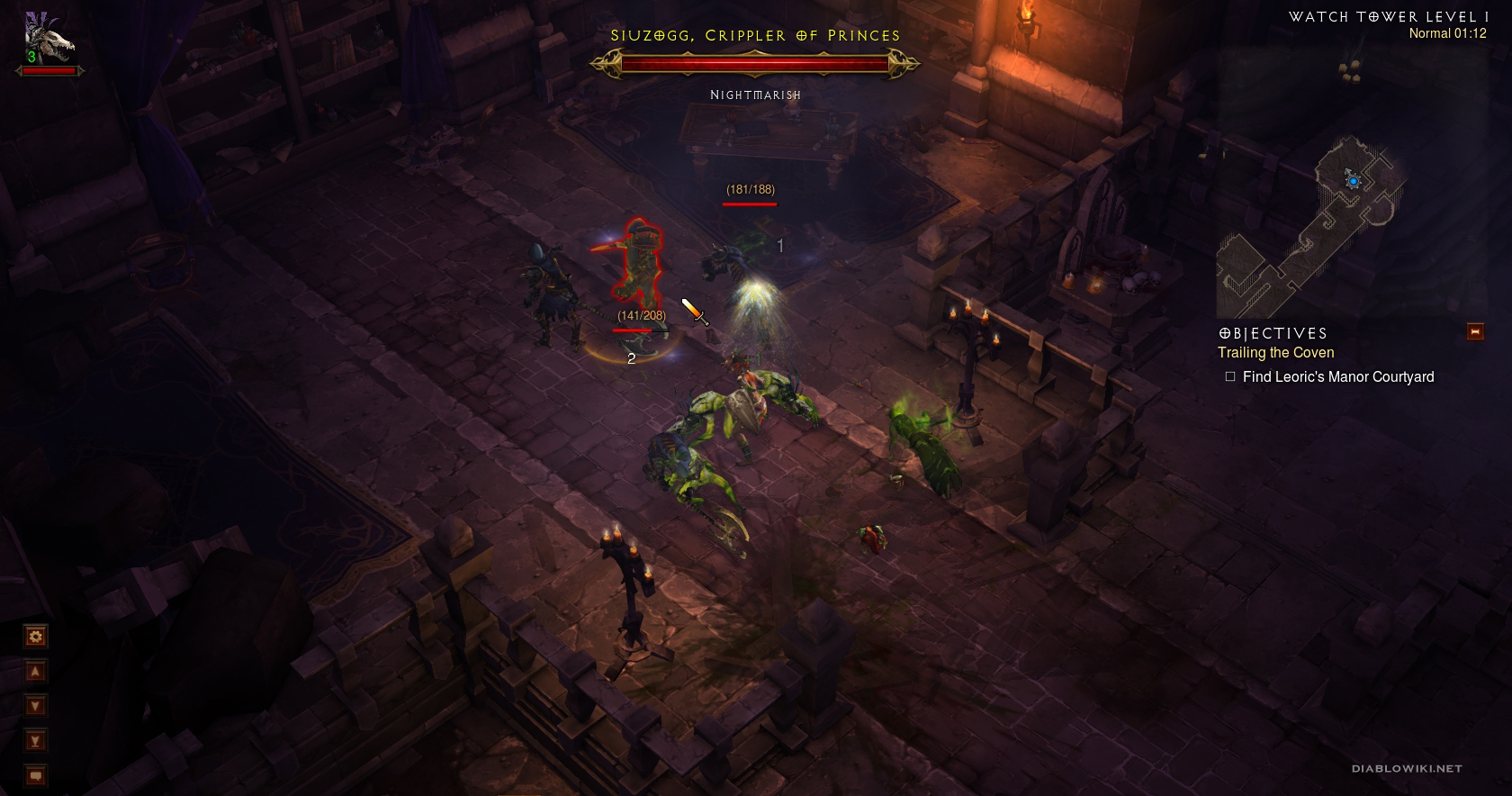Open the chat speech bubble button
The width and height of the screenshot is (1512, 796).
[x=35, y=775]
